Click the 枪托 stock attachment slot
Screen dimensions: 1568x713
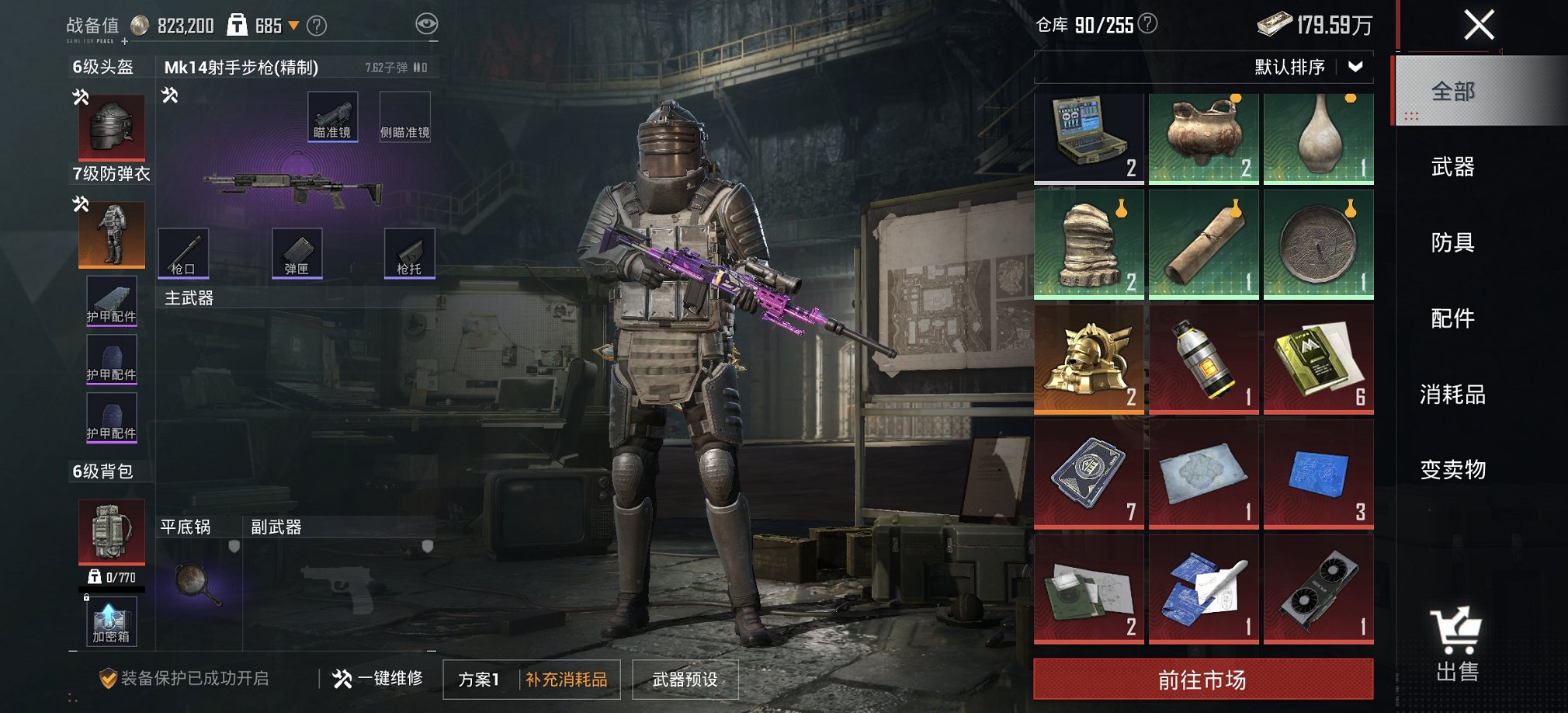[410, 252]
